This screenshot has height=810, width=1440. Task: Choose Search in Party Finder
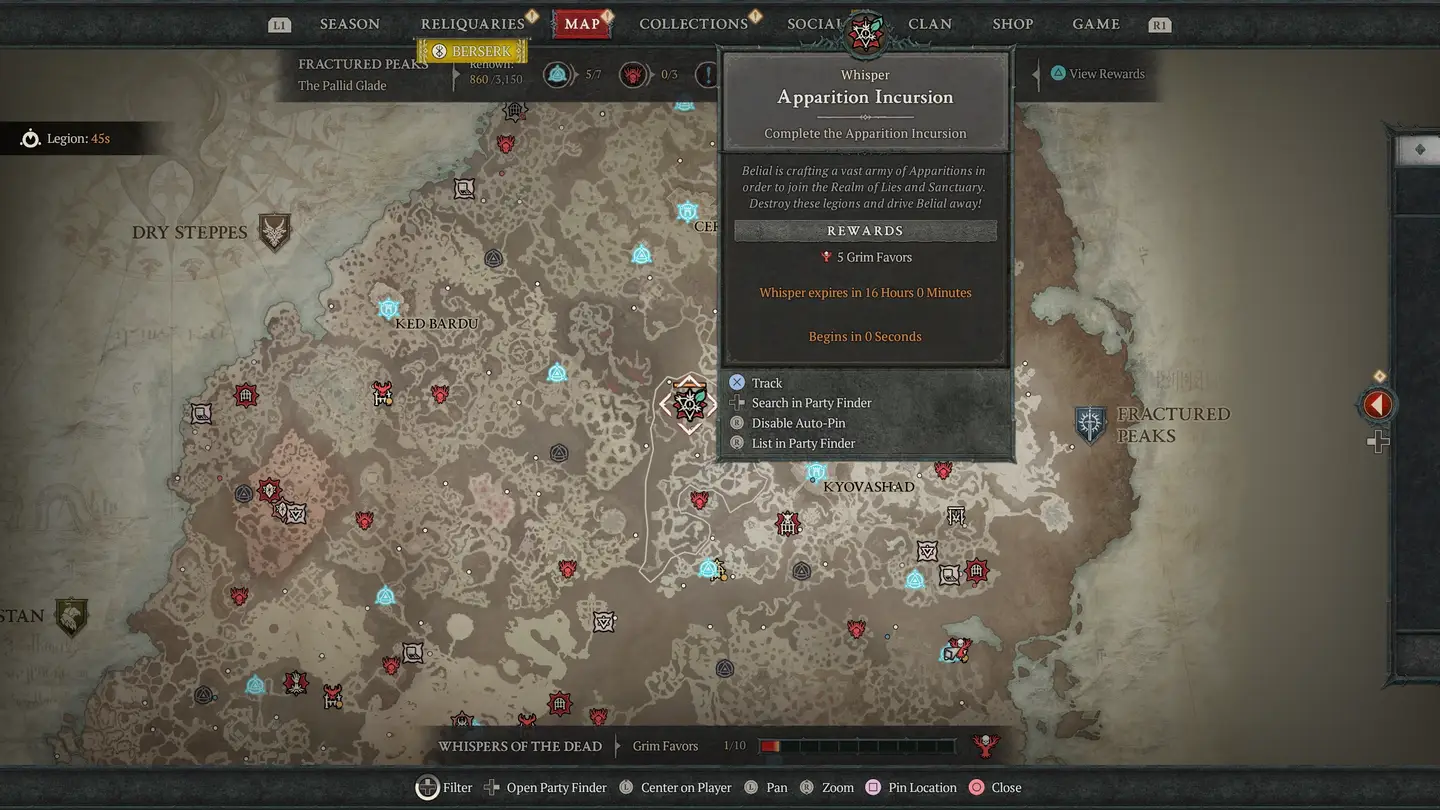(811, 403)
